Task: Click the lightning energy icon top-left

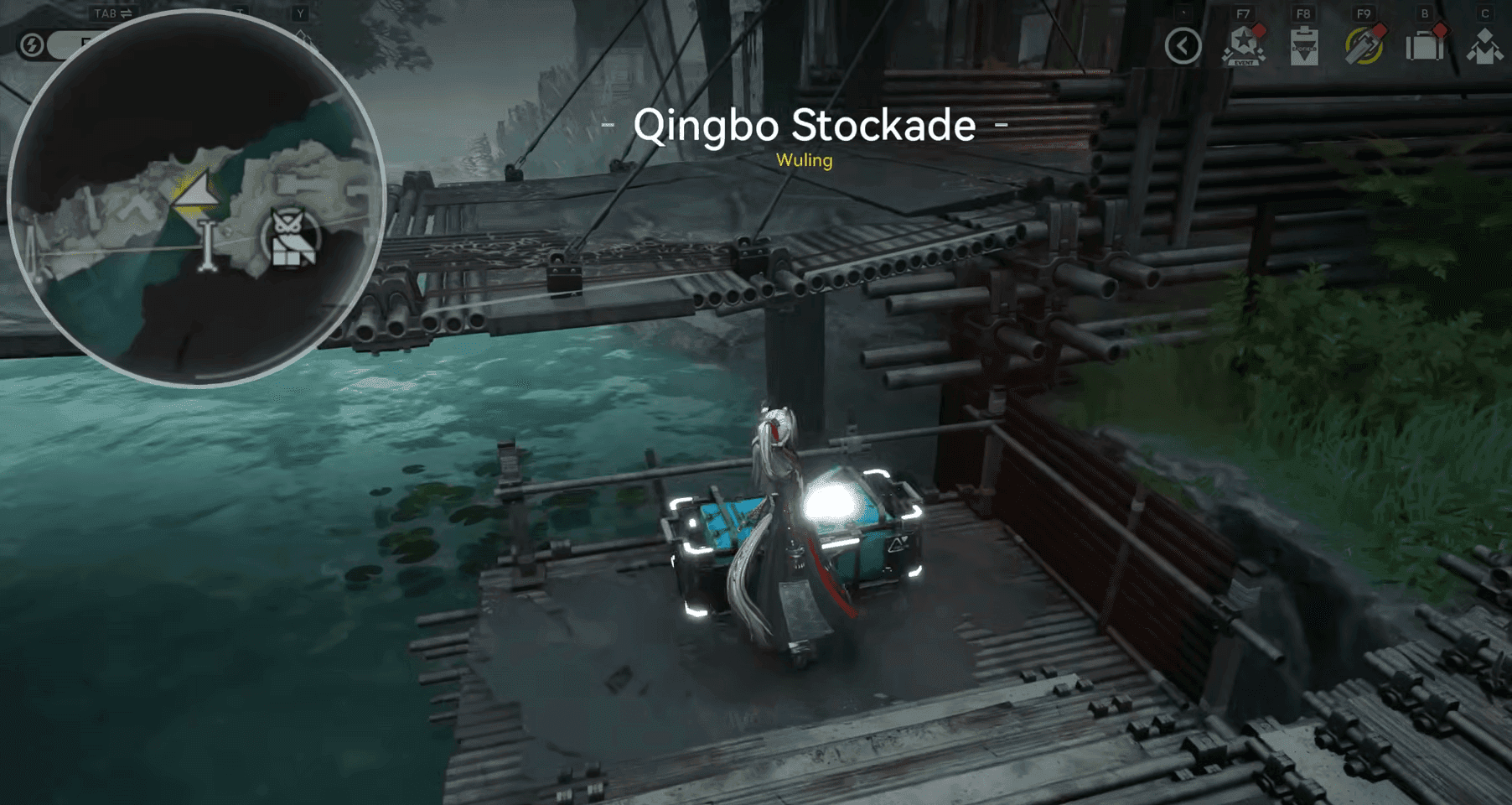Action: point(34,44)
